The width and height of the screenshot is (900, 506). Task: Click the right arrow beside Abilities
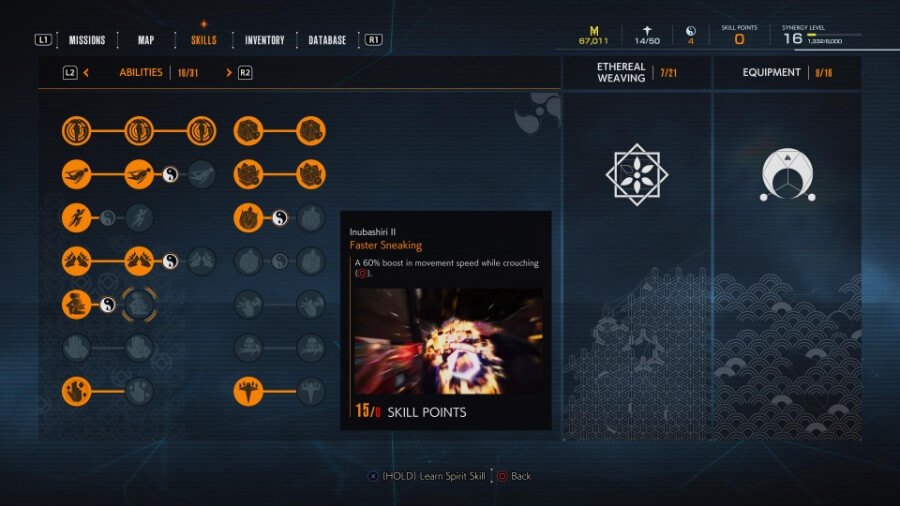229,72
